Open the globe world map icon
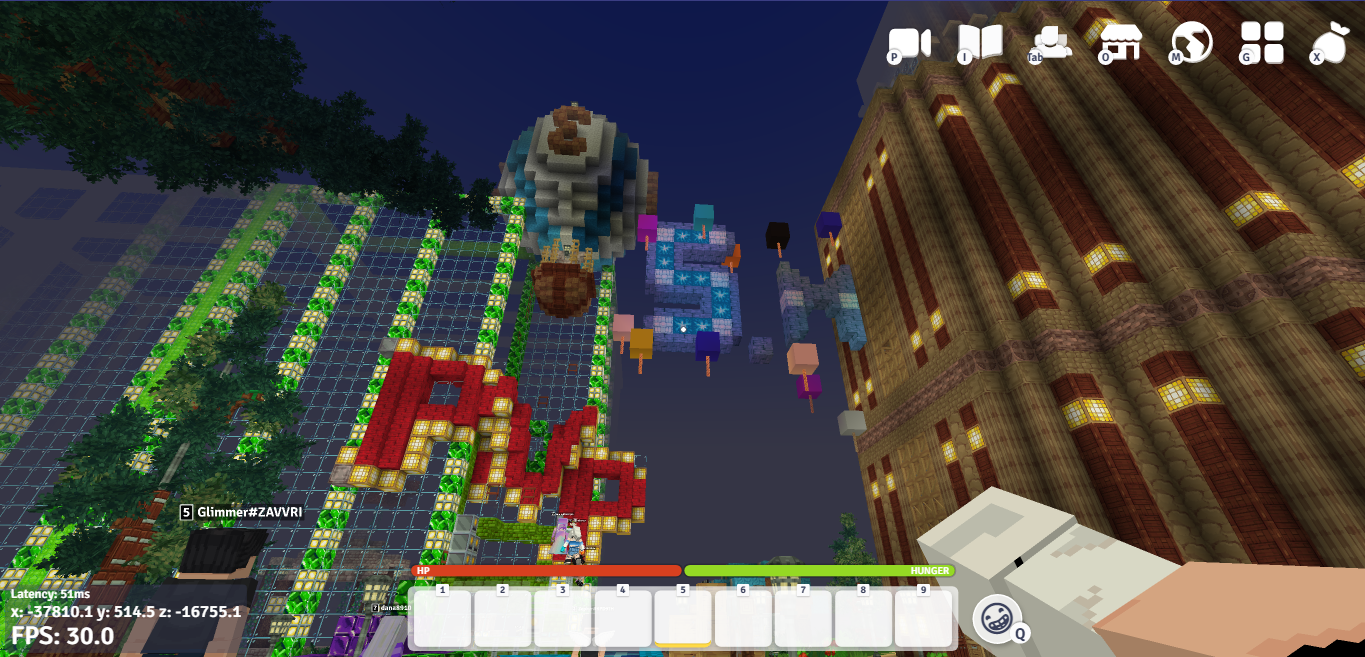Screen dimensions: 1365x657 1192,43
